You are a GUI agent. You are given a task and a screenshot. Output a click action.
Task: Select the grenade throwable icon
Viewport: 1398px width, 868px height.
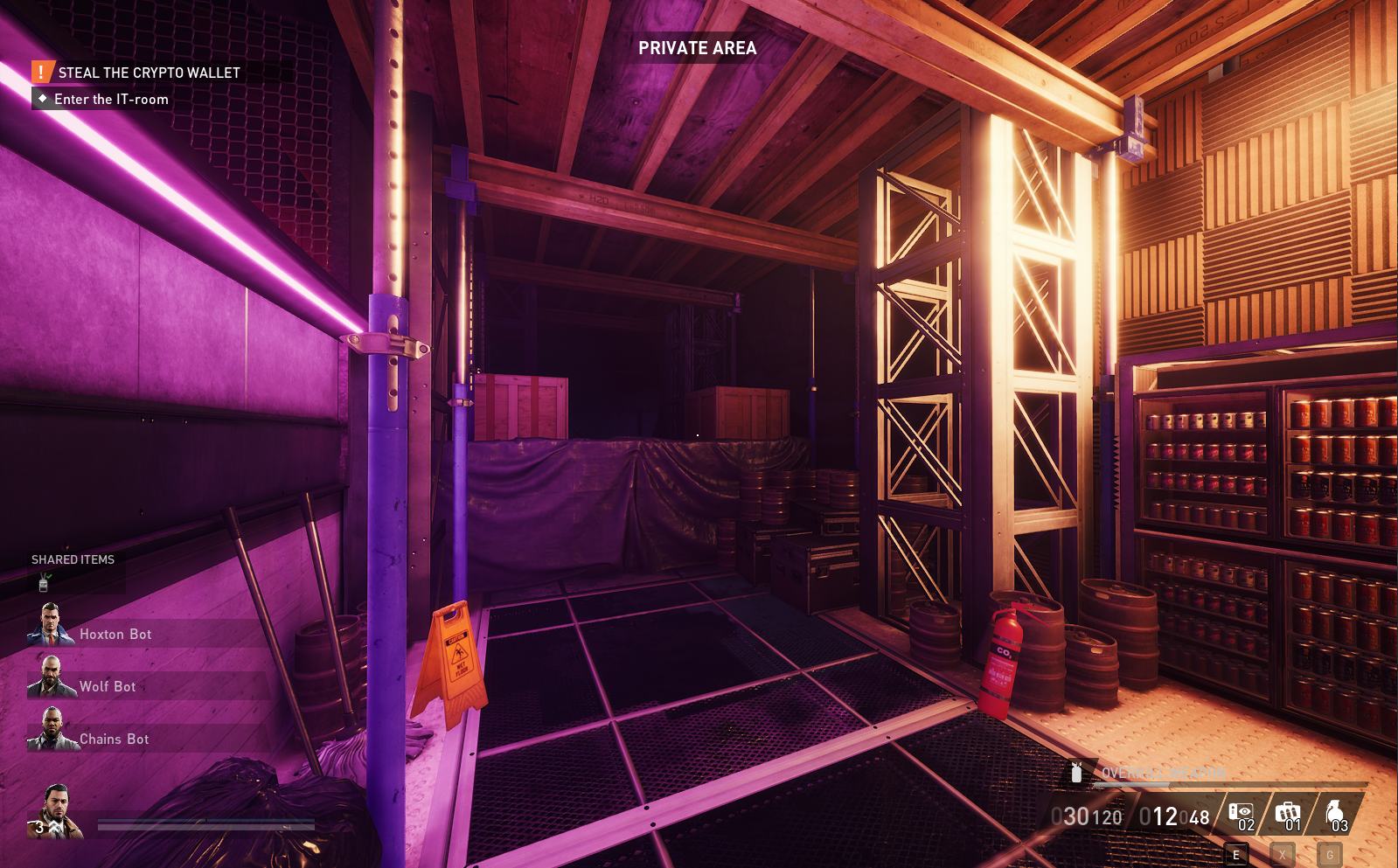(x=1335, y=814)
